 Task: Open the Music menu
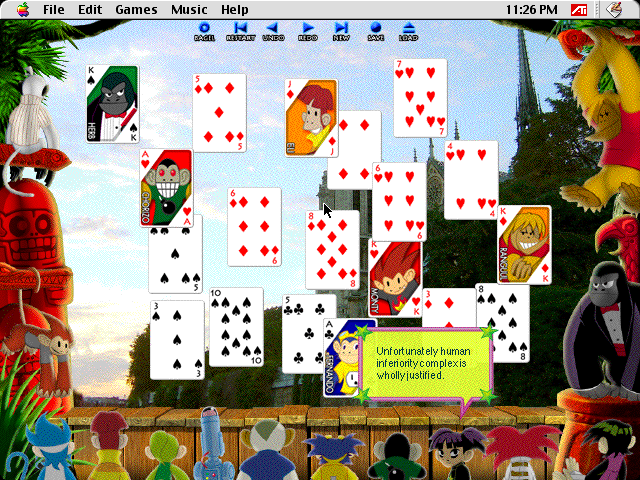pyautogui.click(x=189, y=9)
